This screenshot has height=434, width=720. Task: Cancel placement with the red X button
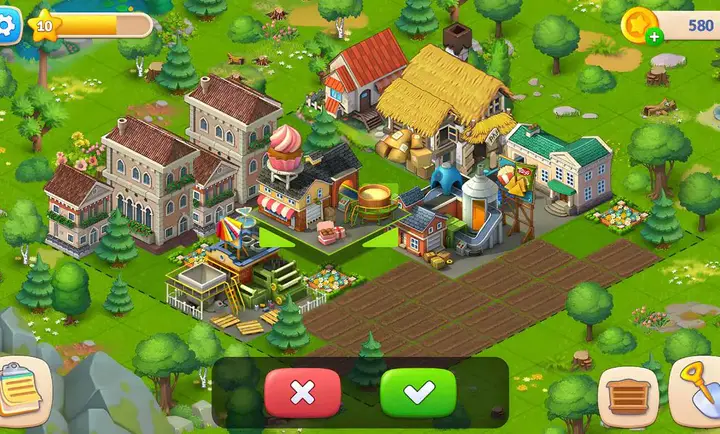pos(302,393)
